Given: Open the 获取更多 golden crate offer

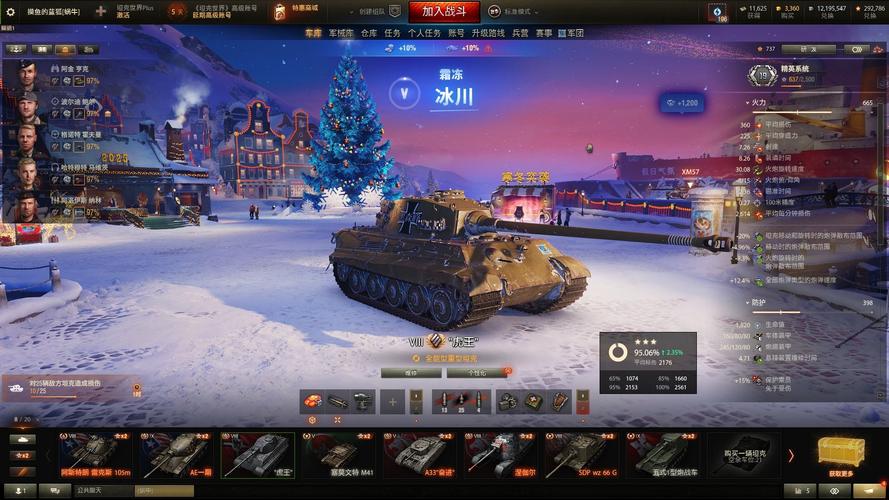Looking at the screenshot, I should click(841, 455).
